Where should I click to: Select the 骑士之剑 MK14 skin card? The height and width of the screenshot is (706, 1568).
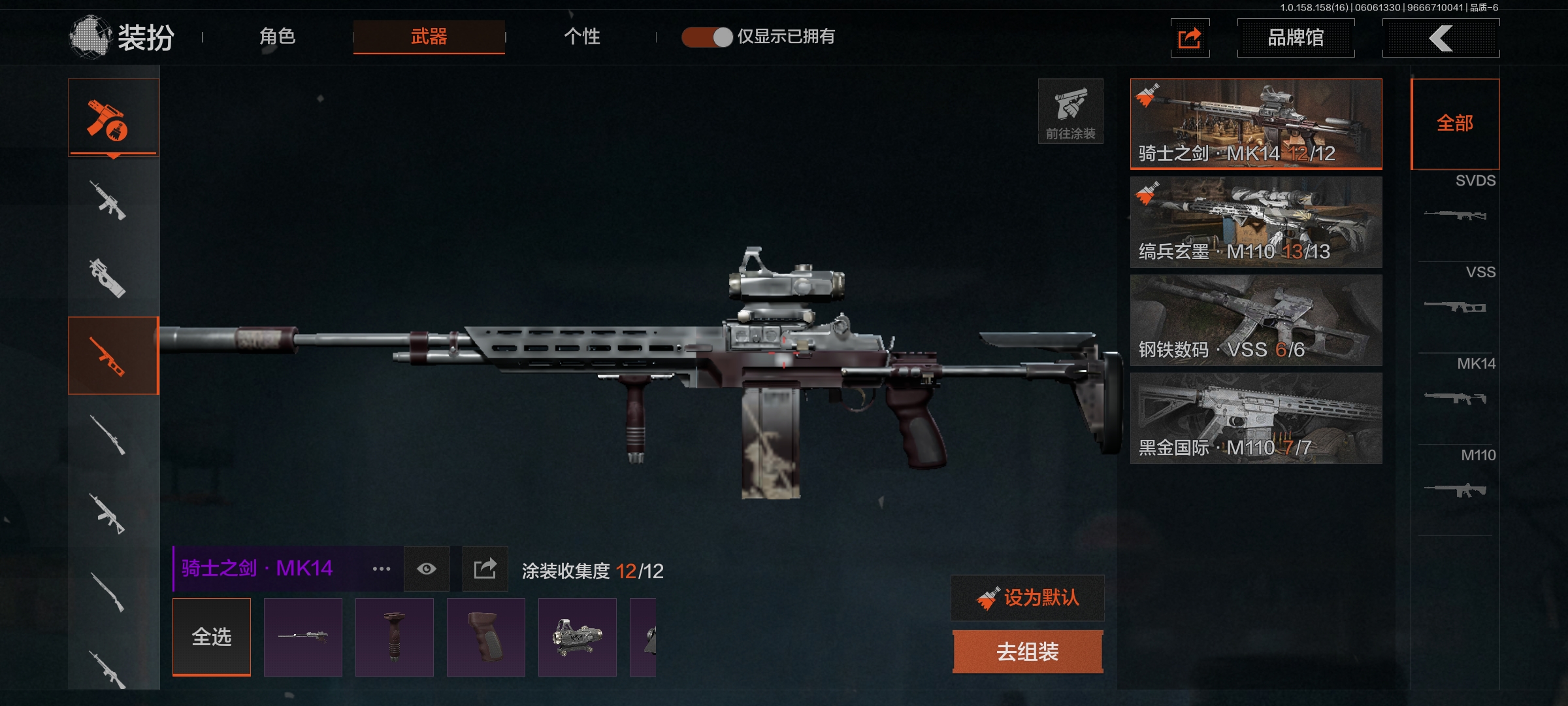tap(1256, 124)
